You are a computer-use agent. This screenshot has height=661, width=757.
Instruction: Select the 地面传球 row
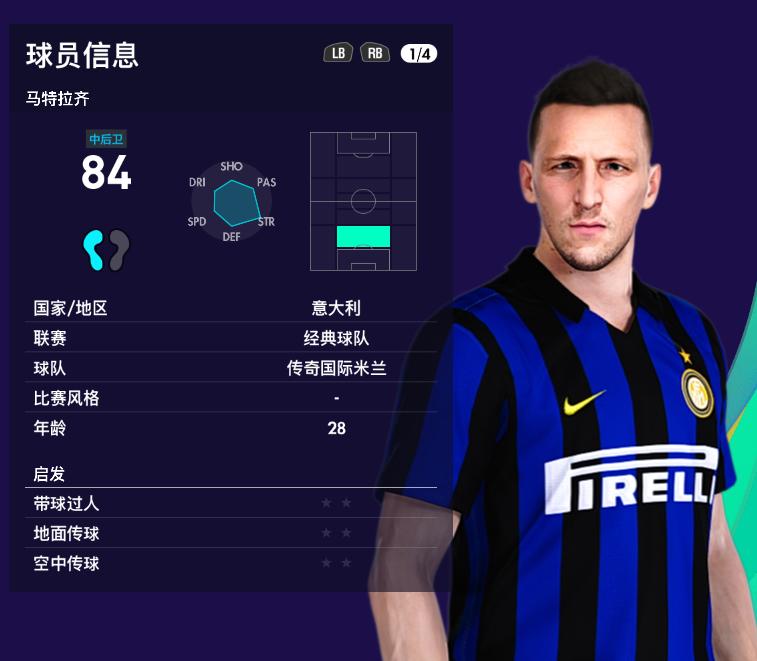234,533
